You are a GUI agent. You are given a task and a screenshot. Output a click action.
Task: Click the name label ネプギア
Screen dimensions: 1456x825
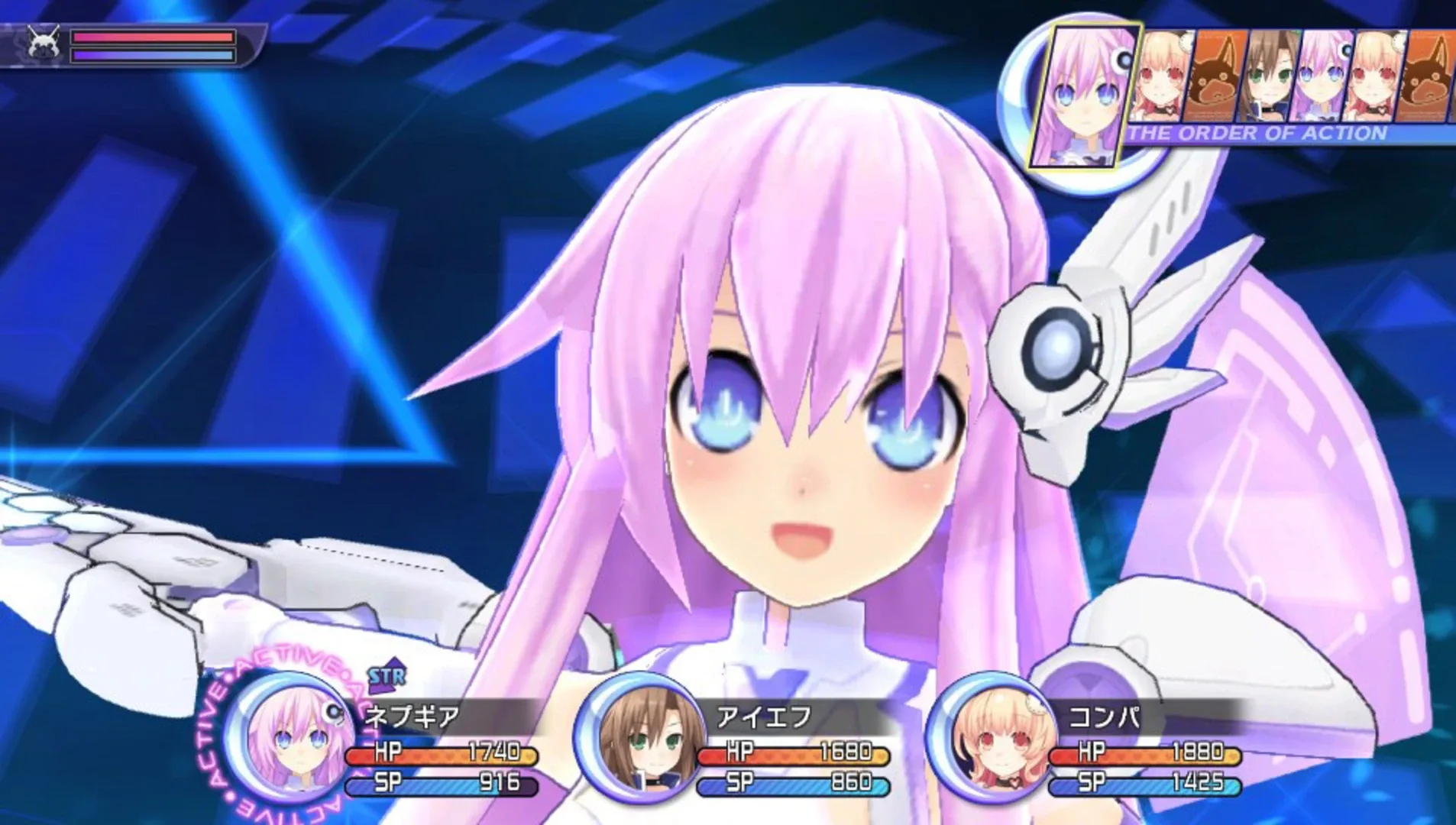point(413,714)
